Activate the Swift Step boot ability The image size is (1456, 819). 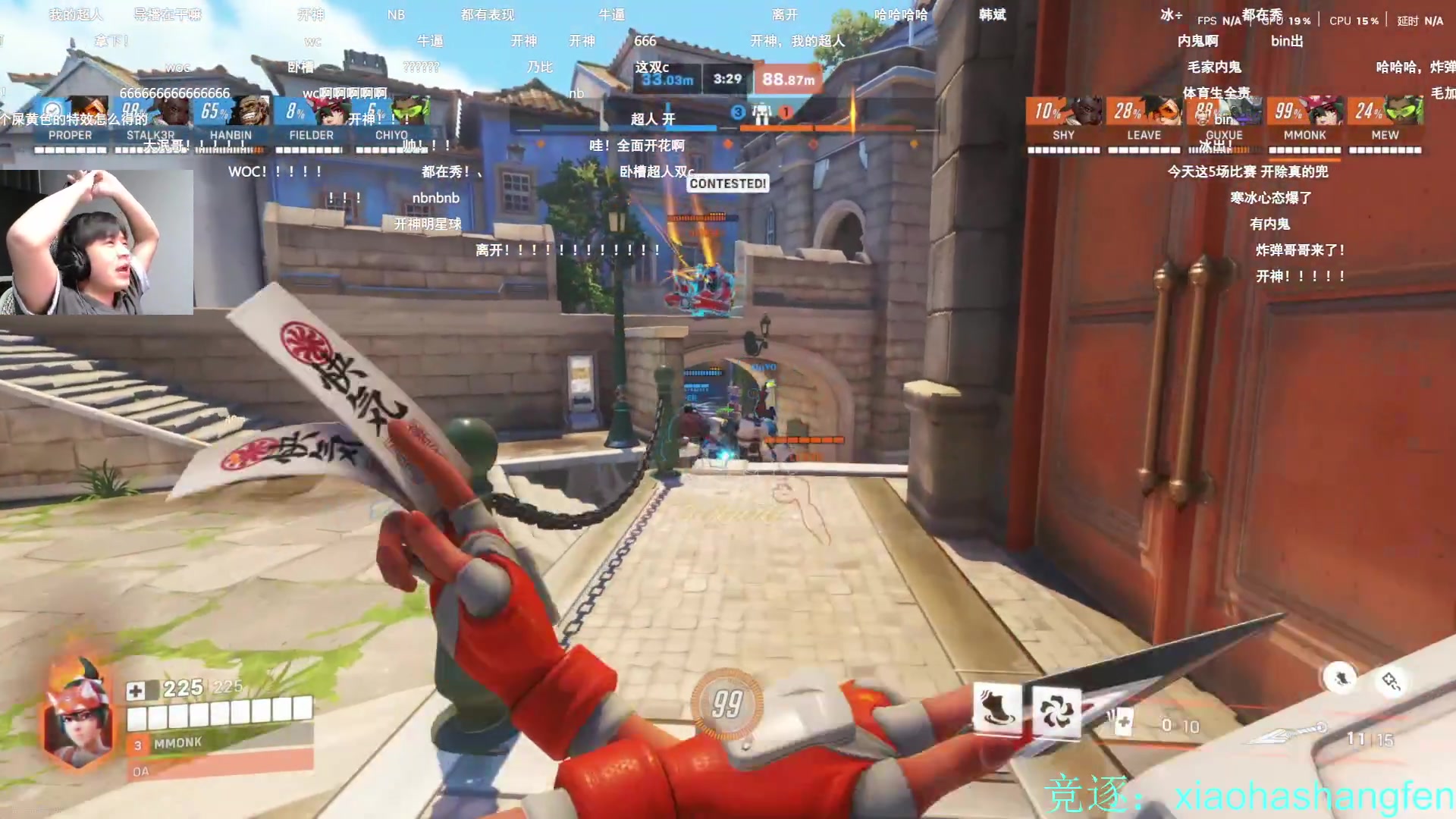[x=996, y=708]
